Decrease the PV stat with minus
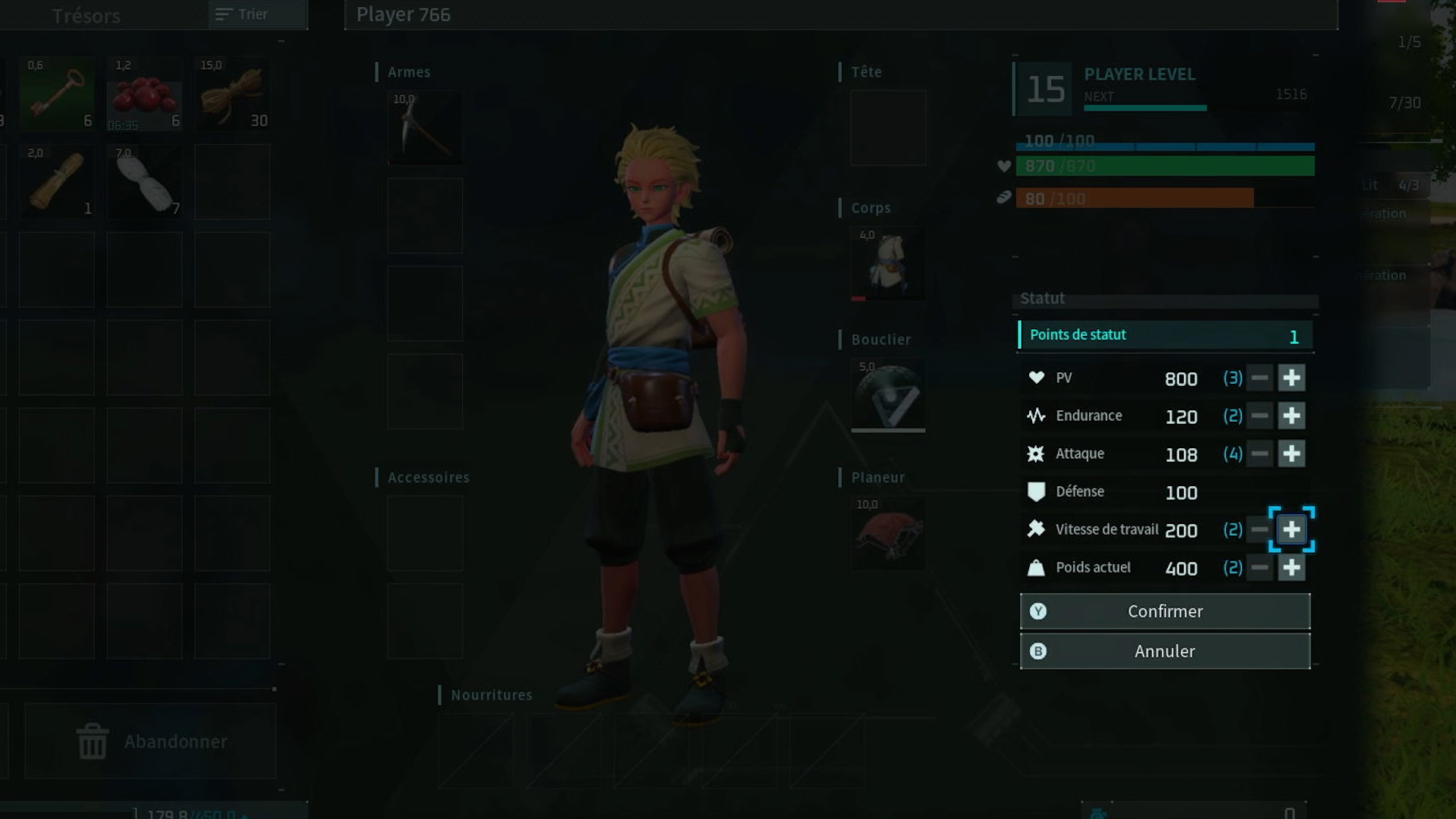Screen dimensions: 1456x819 click(x=1260, y=378)
